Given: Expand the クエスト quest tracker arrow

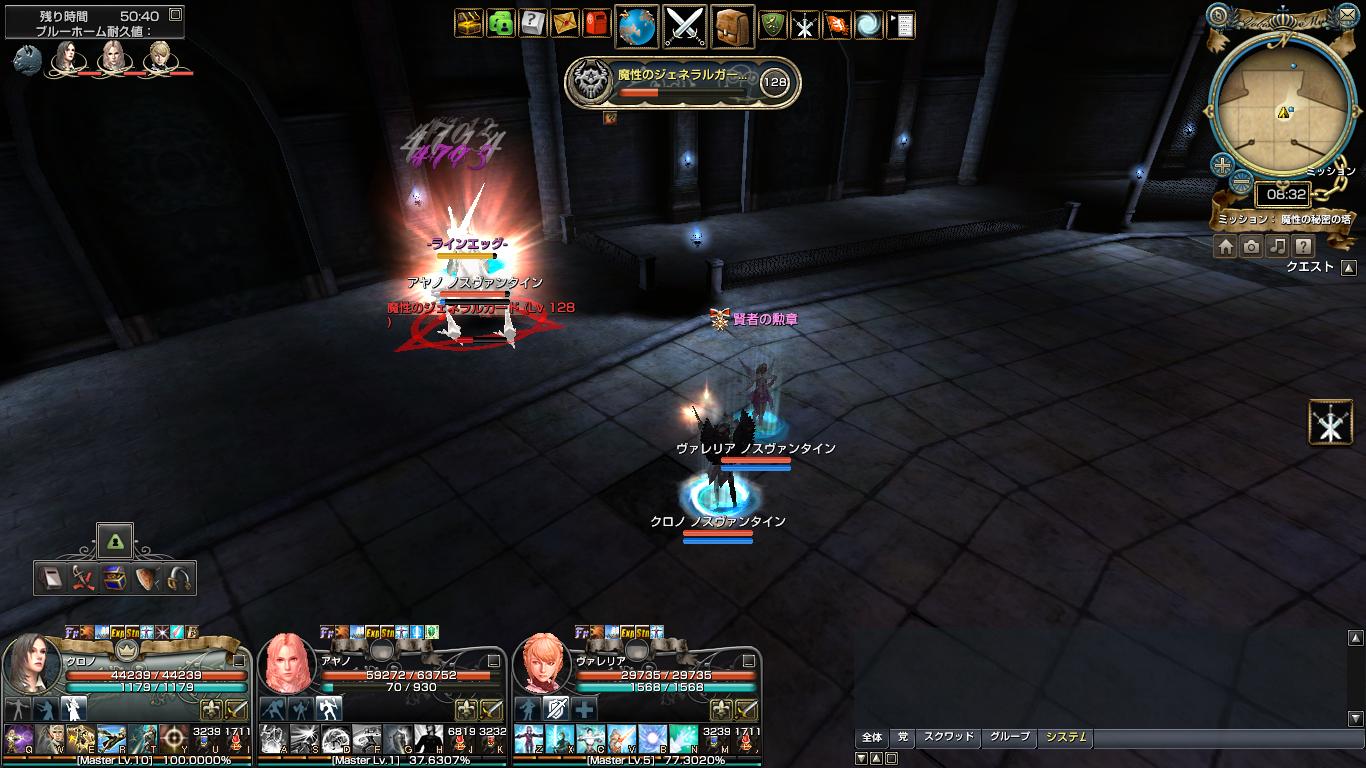Looking at the screenshot, I should [x=1349, y=267].
